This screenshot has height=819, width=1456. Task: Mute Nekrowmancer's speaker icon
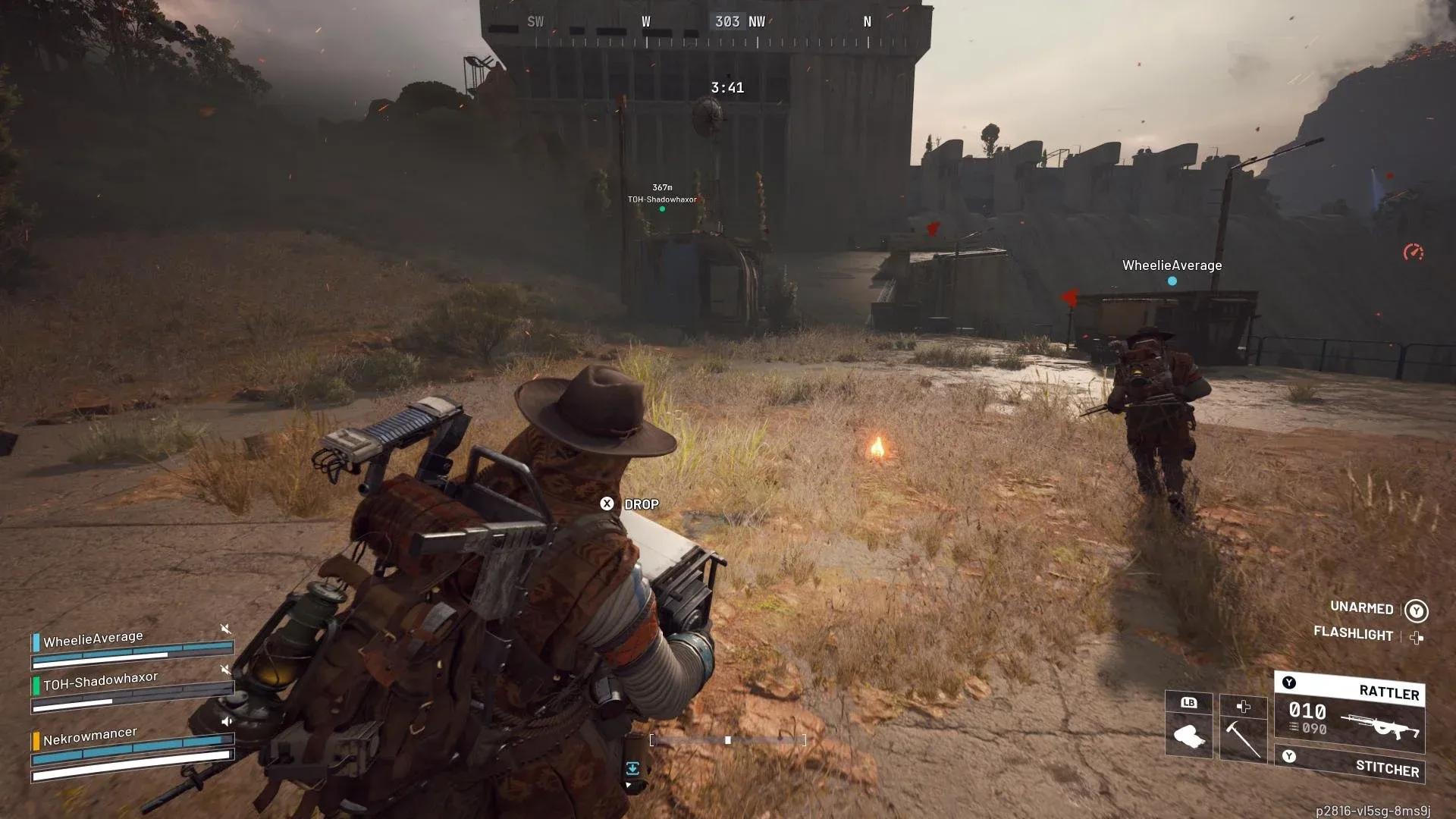point(227,721)
